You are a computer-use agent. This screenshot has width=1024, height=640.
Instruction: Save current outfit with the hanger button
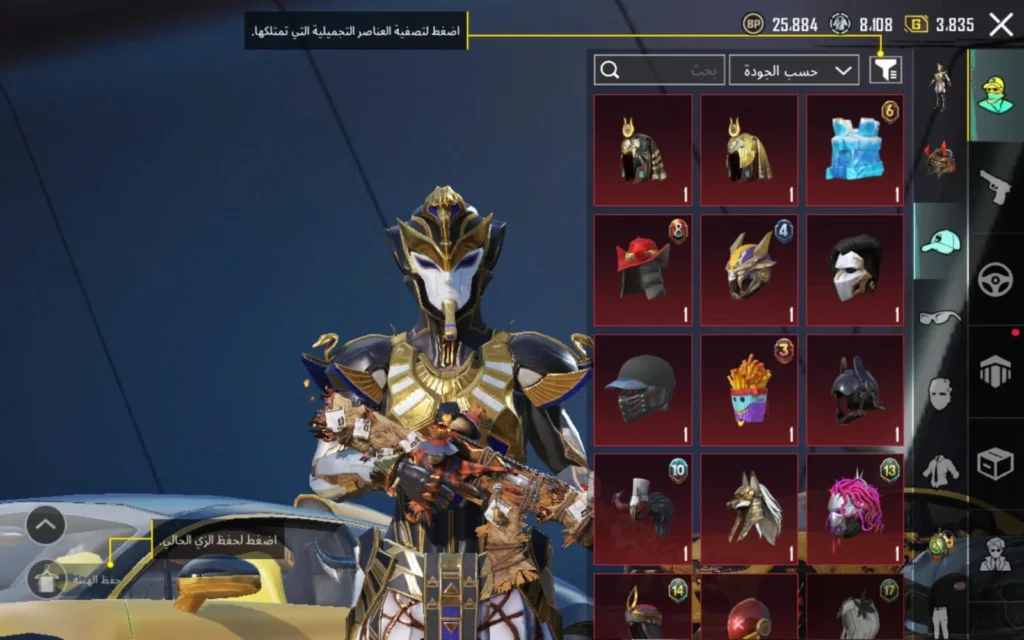pyautogui.click(x=46, y=578)
